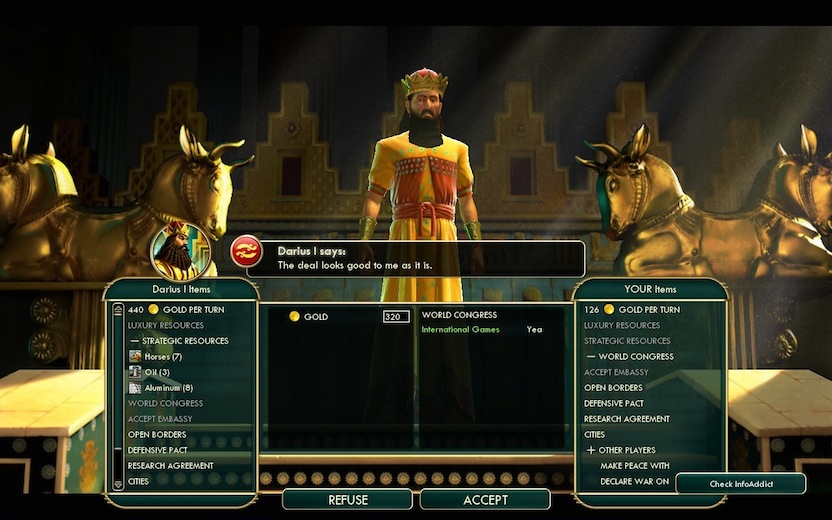Screen dimensions: 832x520
Task: Remove the Gold item from the deal
Action: pyautogui.click(x=316, y=317)
